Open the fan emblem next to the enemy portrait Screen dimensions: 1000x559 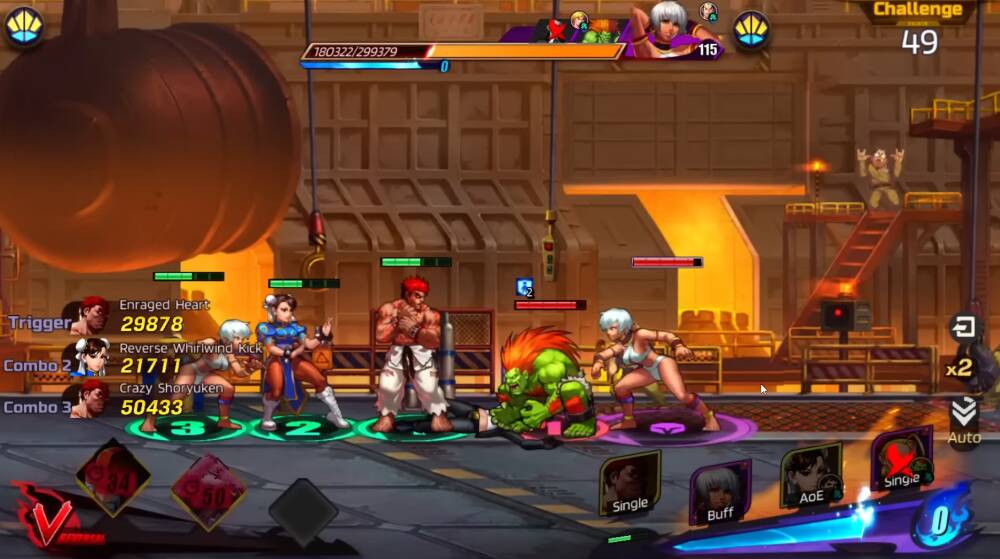coord(750,29)
